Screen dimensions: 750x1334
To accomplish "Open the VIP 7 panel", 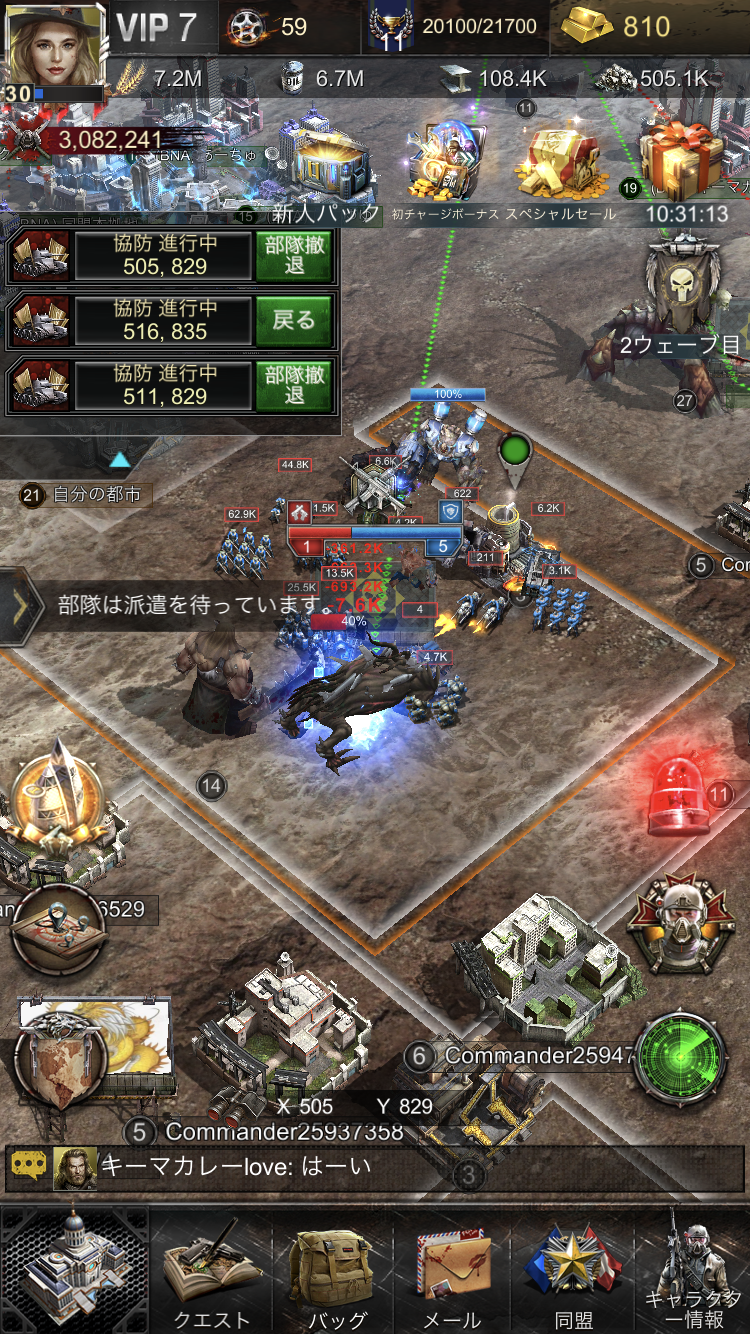I will click(x=156, y=27).
